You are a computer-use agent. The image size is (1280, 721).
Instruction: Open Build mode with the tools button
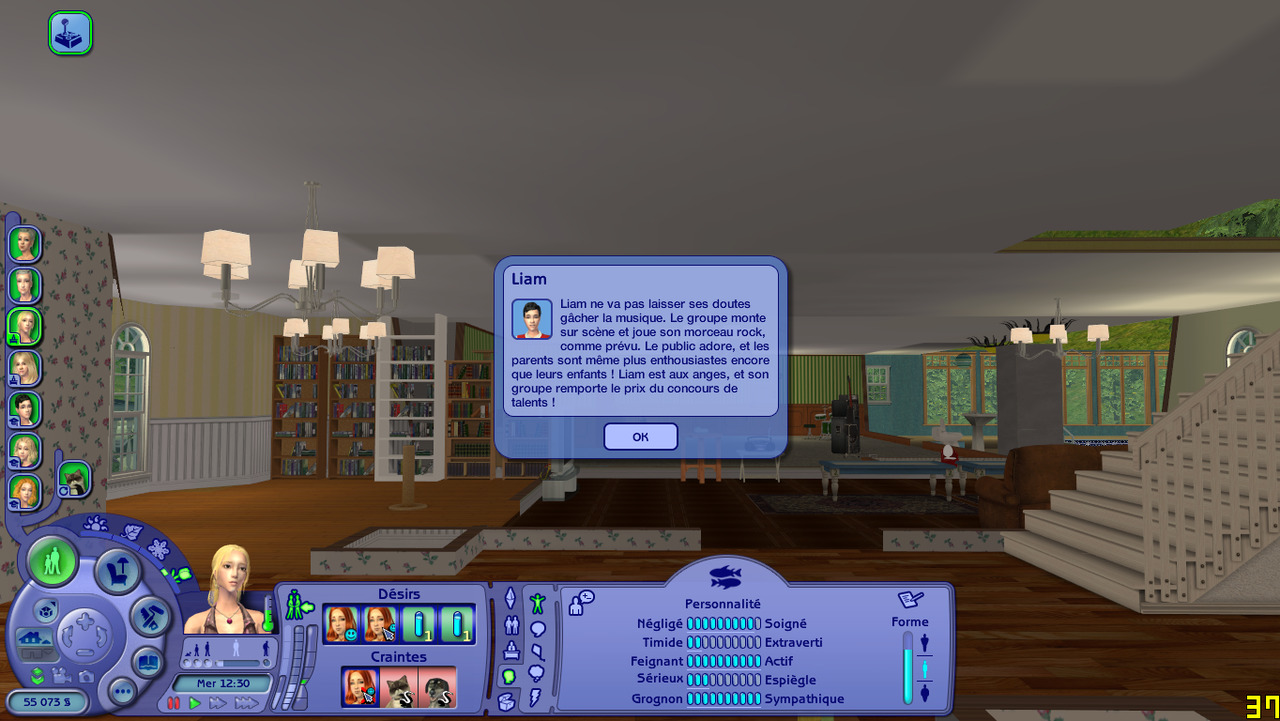coord(151,616)
